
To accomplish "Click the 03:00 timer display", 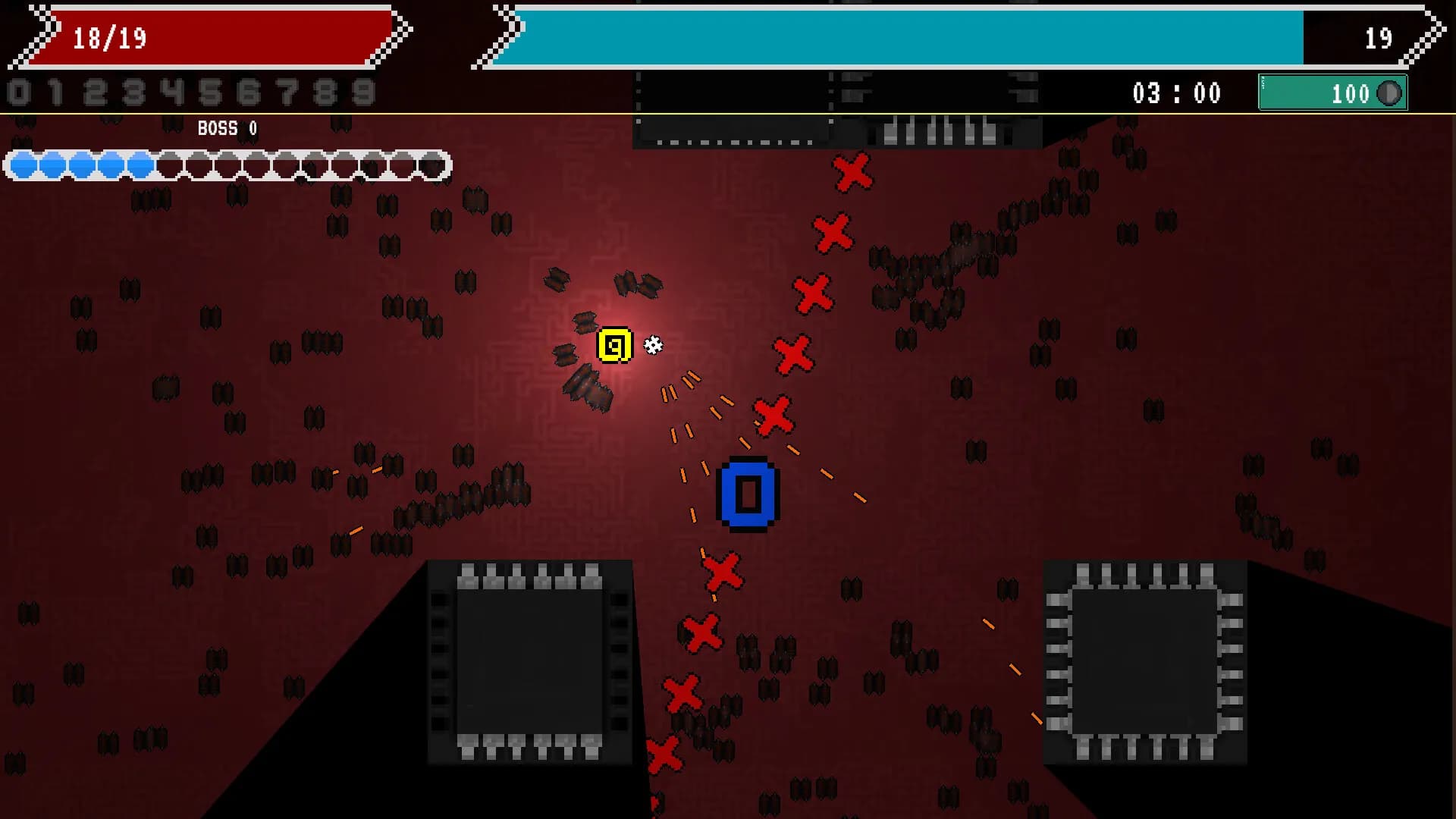I will [x=1176, y=93].
